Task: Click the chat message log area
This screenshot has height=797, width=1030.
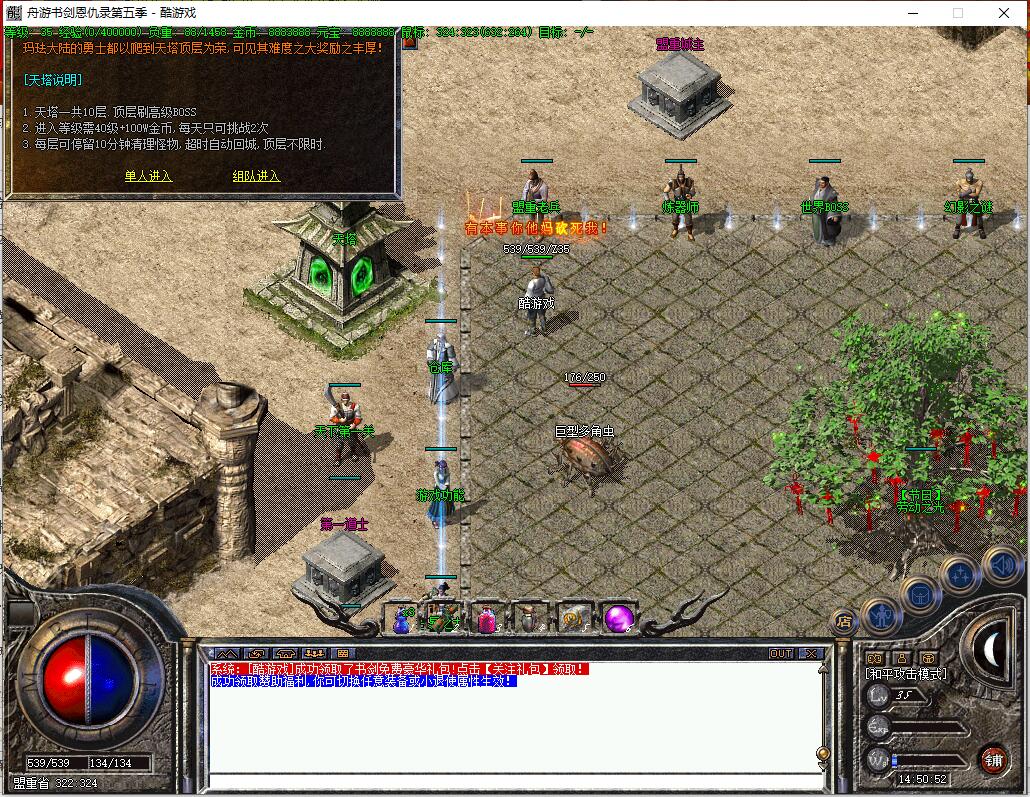Action: click(510, 730)
